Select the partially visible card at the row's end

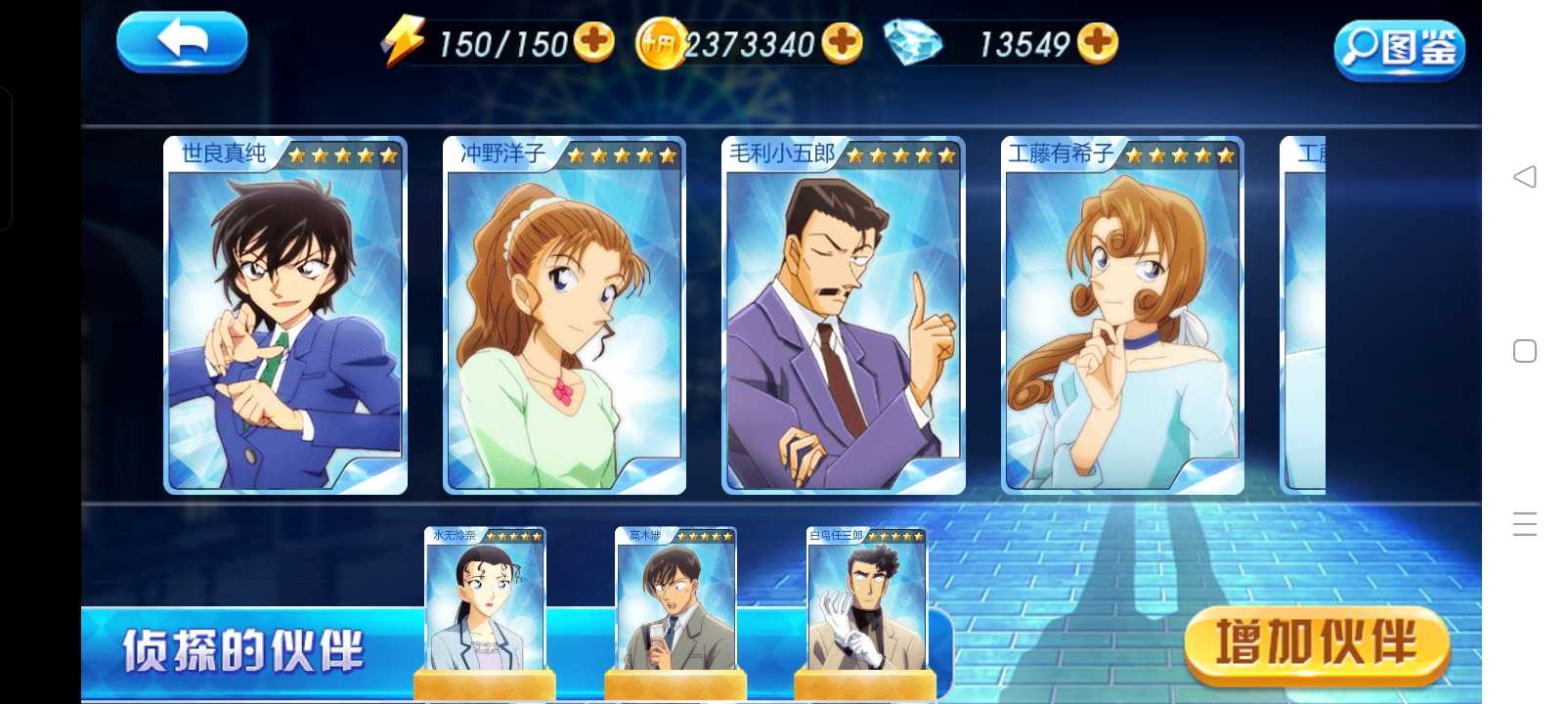pos(1303,316)
